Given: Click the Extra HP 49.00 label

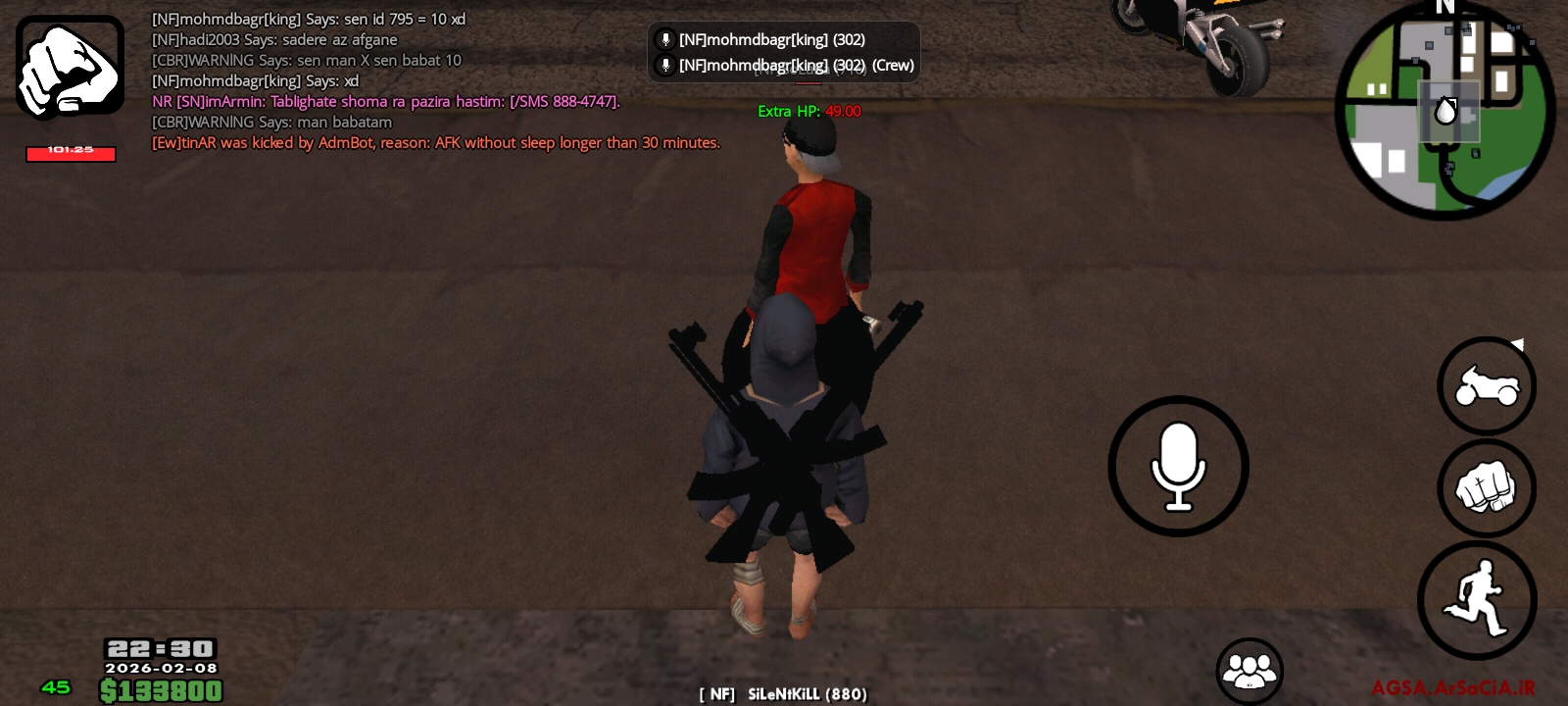Looking at the screenshot, I should pos(808,111).
